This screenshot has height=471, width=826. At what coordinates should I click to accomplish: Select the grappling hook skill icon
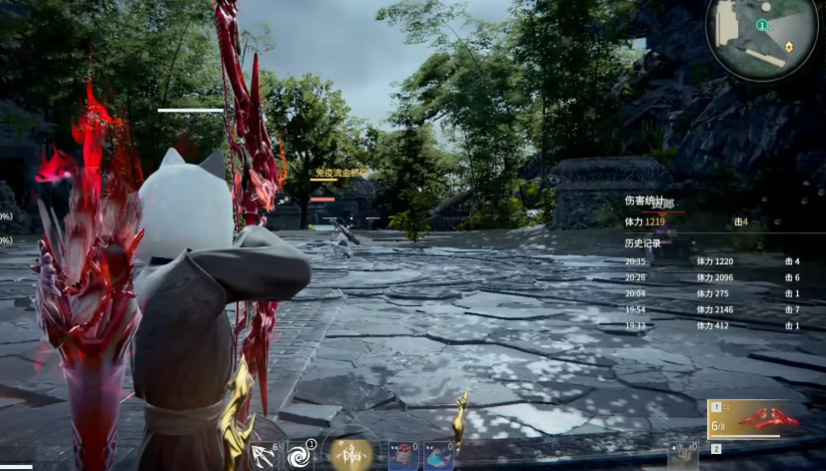click(263, 455)
